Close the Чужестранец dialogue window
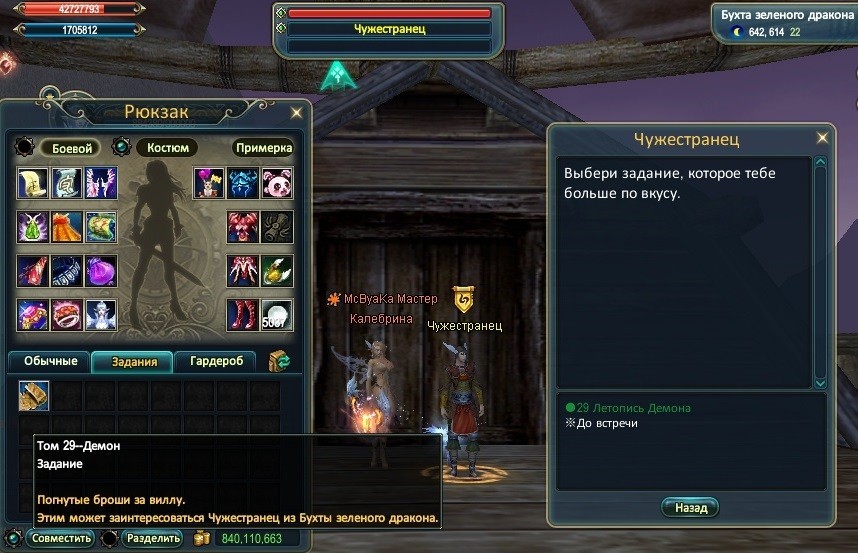This screenshot has height=553, width=858. pos(822,138)
